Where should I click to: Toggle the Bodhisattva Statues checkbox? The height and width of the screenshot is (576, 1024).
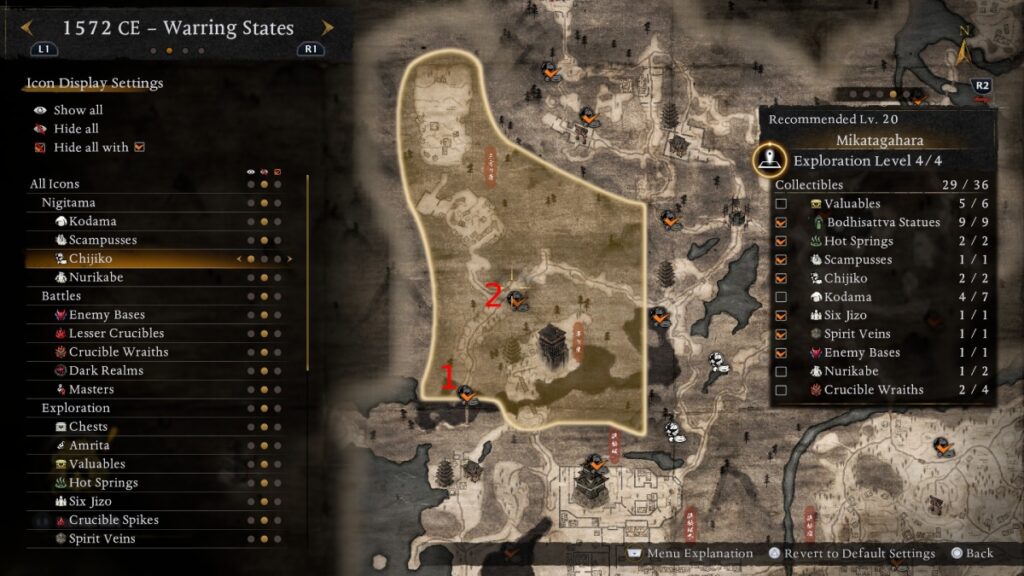pyautogui.click(x=781, y=222)
